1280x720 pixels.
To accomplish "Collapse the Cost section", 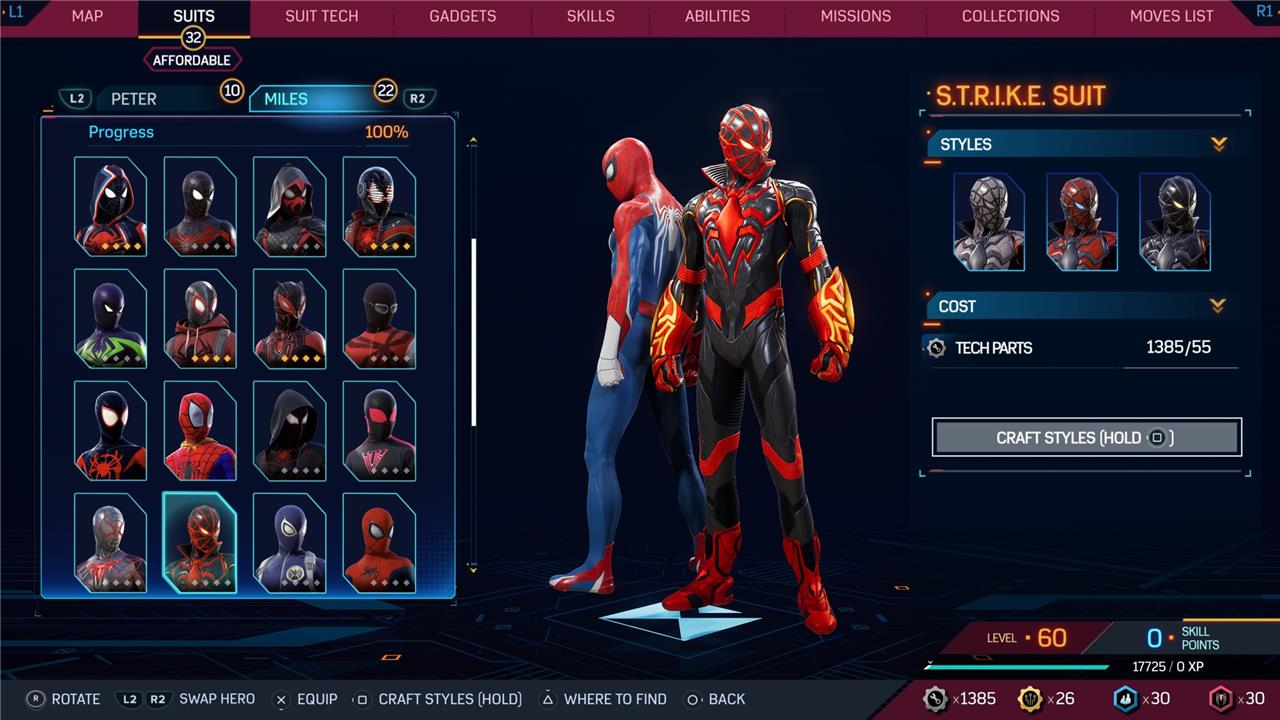I will click(x=1218, y=305).
